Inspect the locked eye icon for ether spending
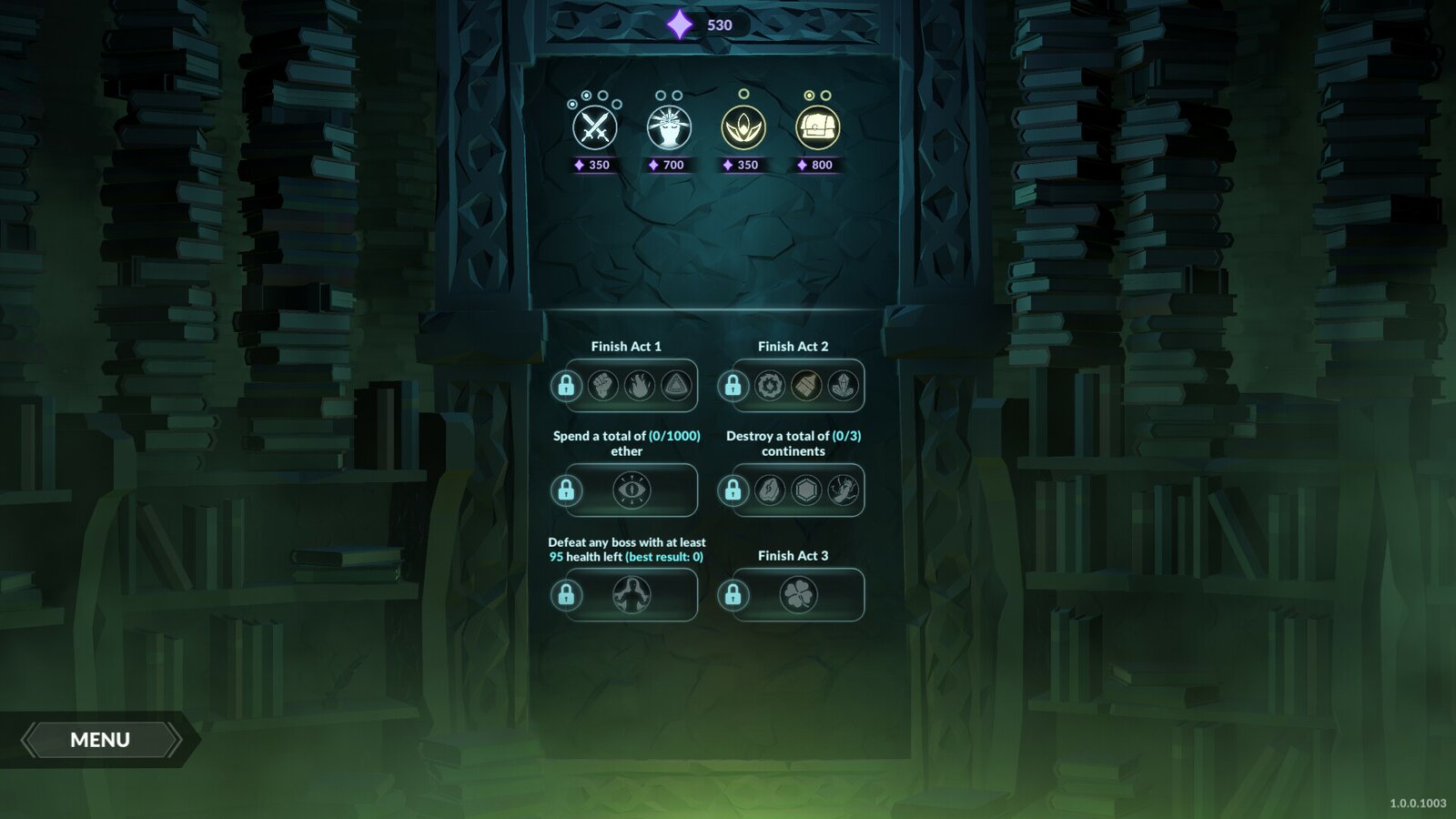The height and width of the screenshot is (819, 1456). pos(631,490)
